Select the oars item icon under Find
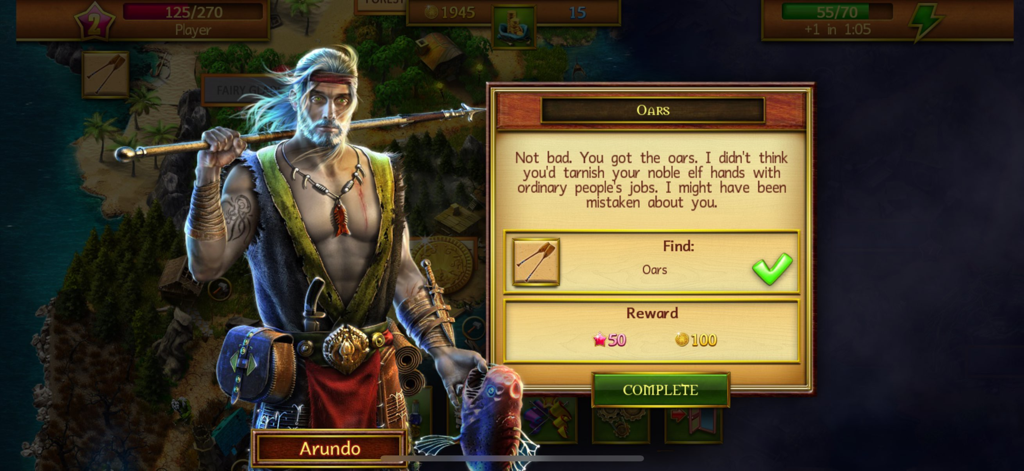Screen dimensions: 1024x471 click(x=536, y=262)
